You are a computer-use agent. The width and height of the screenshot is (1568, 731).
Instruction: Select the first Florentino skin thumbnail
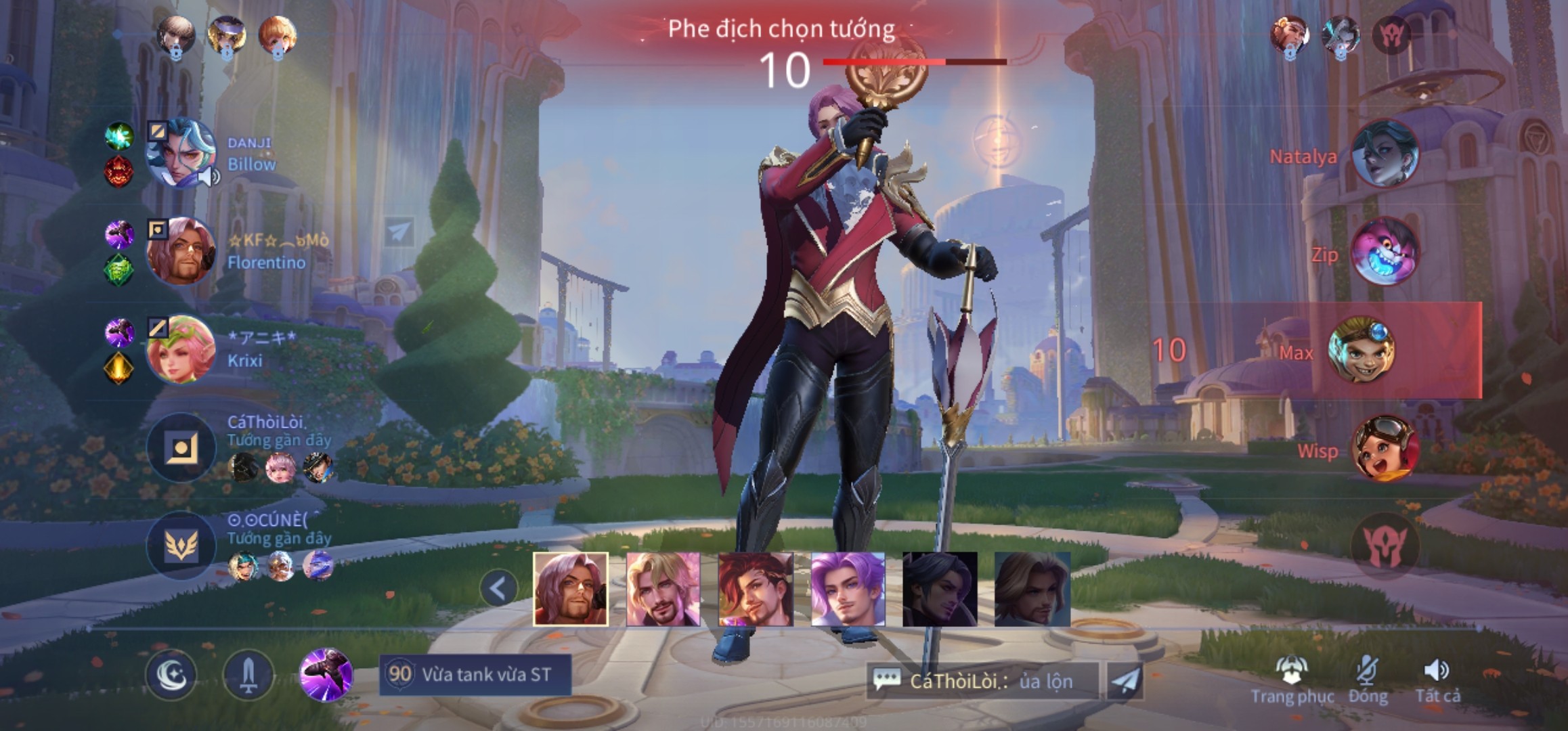point(570,589)
